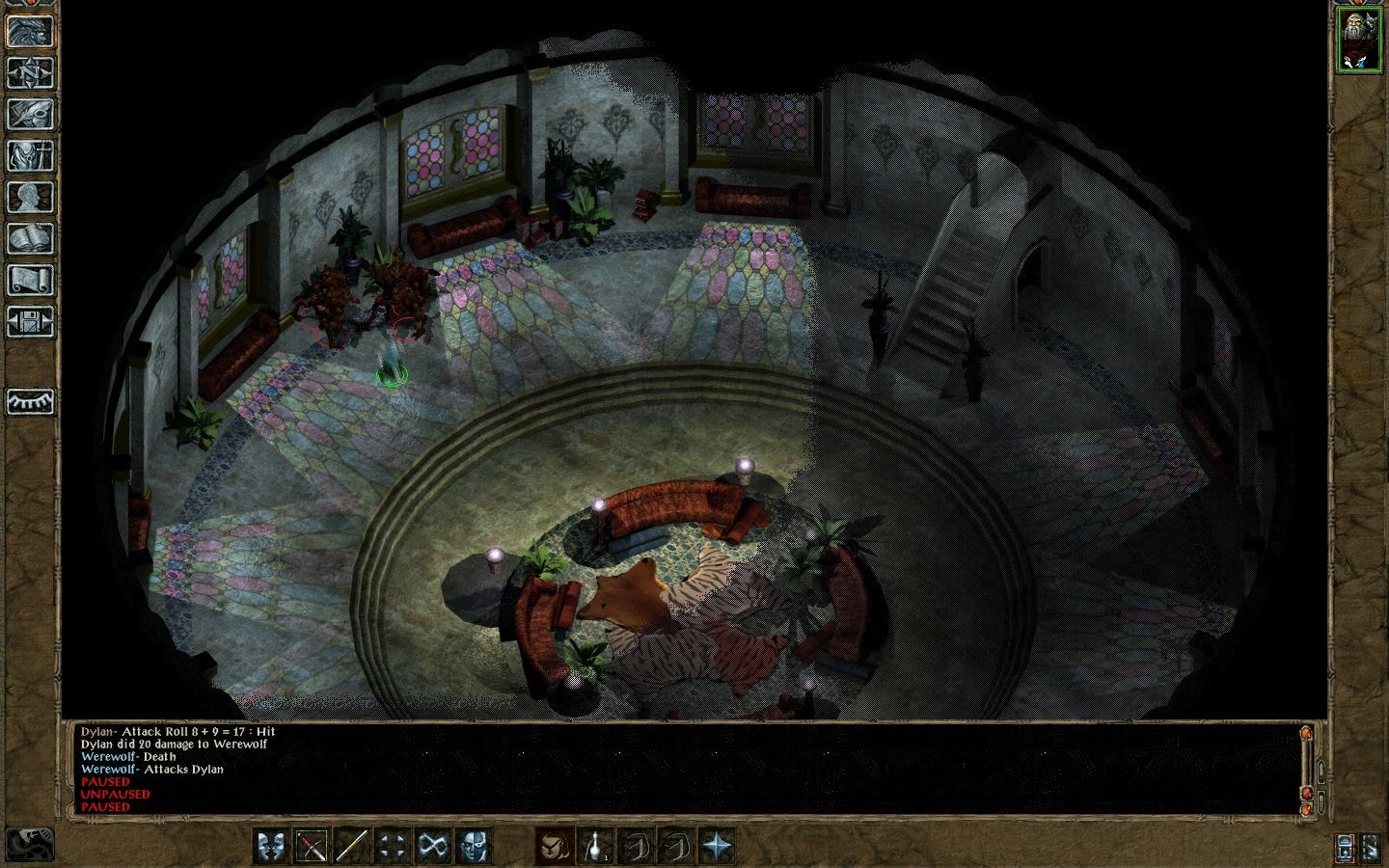Open dialogue with the talking masks icon
Image resolution: width=1389 pixels, height=868 pixels.
[x=271, y=845]
